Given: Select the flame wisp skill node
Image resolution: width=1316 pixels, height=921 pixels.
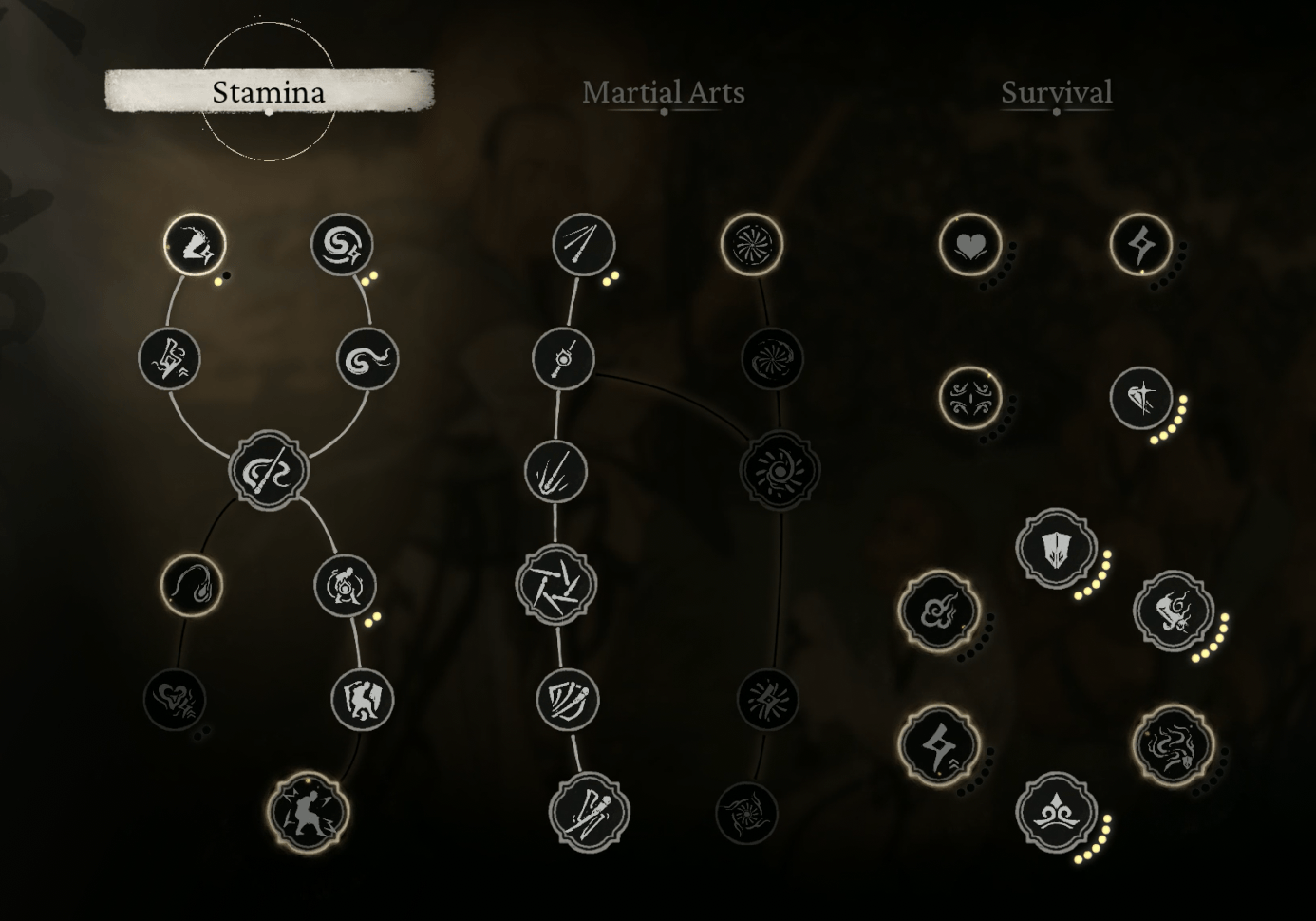Looking at the screenshot, I should 191,585.
